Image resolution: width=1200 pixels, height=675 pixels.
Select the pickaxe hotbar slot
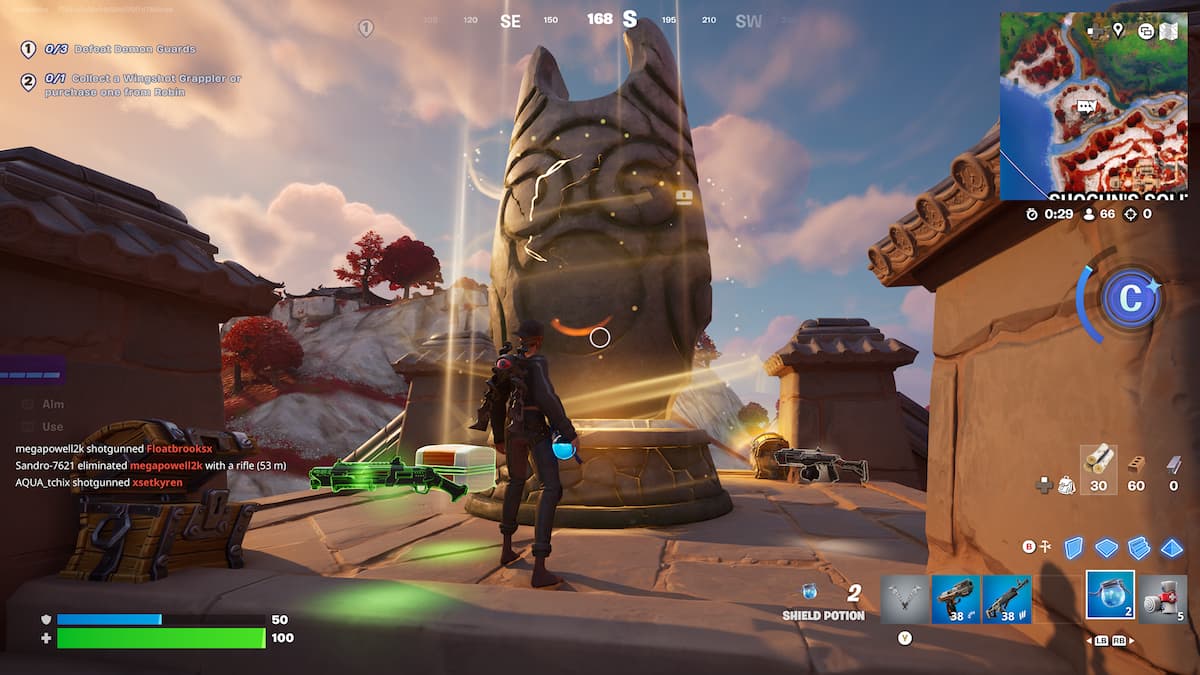pyautogui.click(x=904, y=598)
